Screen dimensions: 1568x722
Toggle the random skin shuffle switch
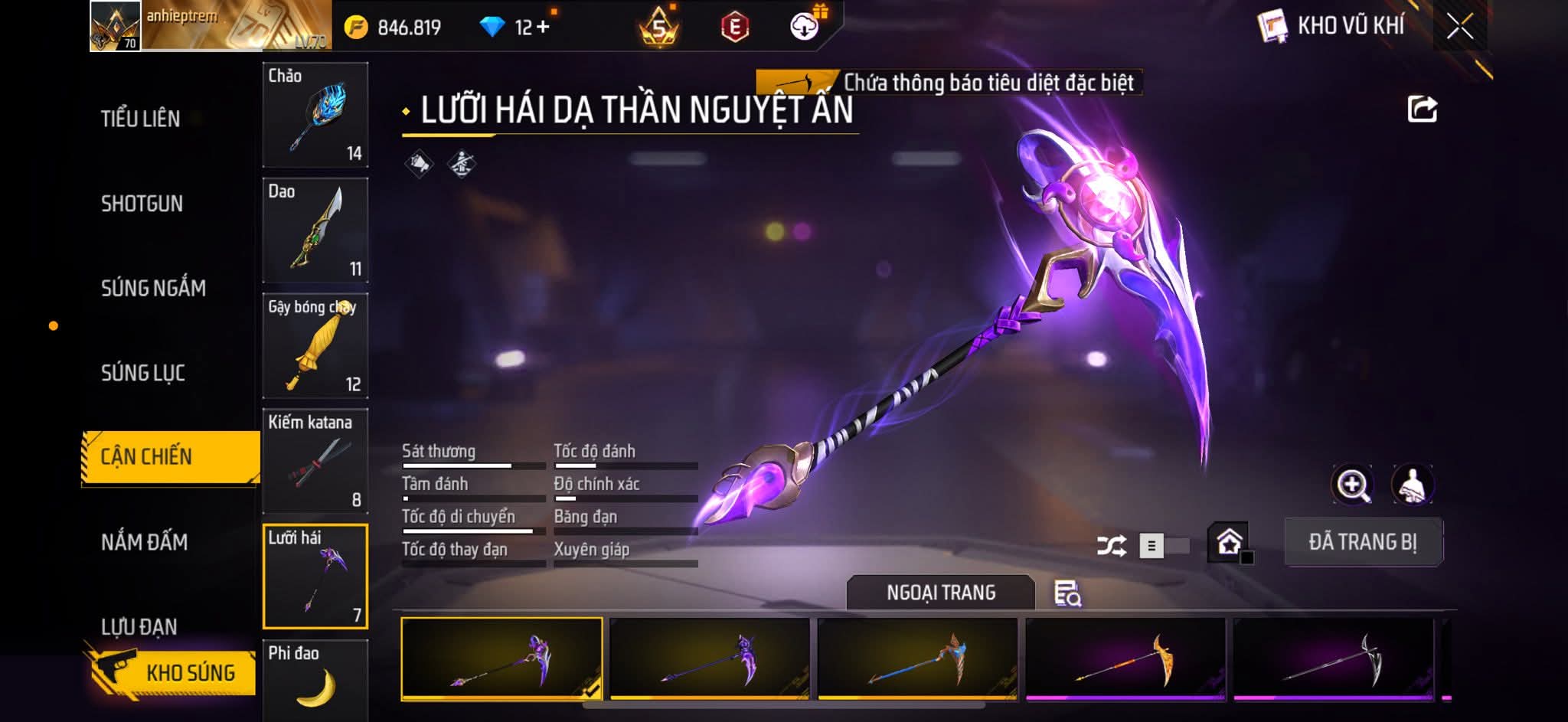1165,546
